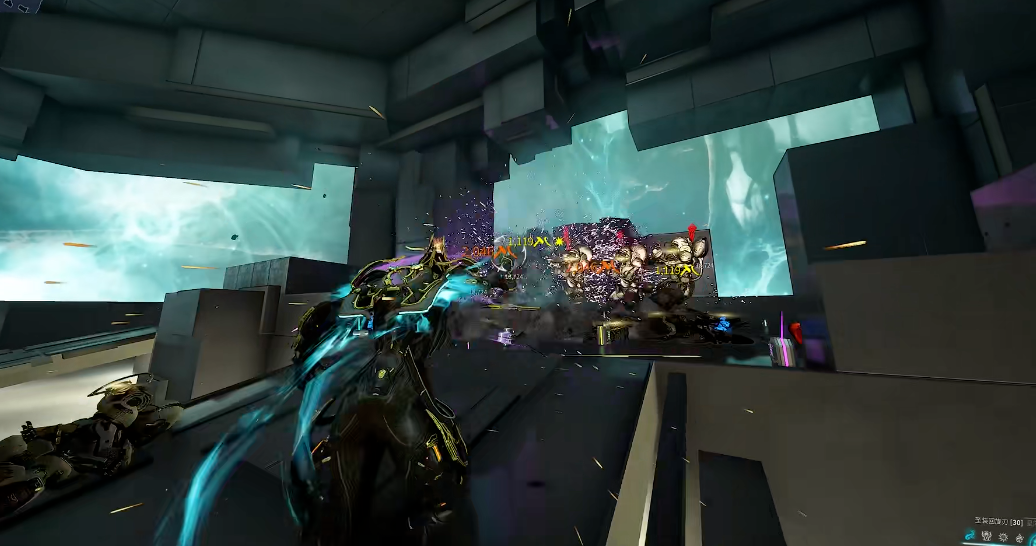1036x546 pixels.
Task: Trigger the sunburst third ability icon
Action: coord(1004,537)
